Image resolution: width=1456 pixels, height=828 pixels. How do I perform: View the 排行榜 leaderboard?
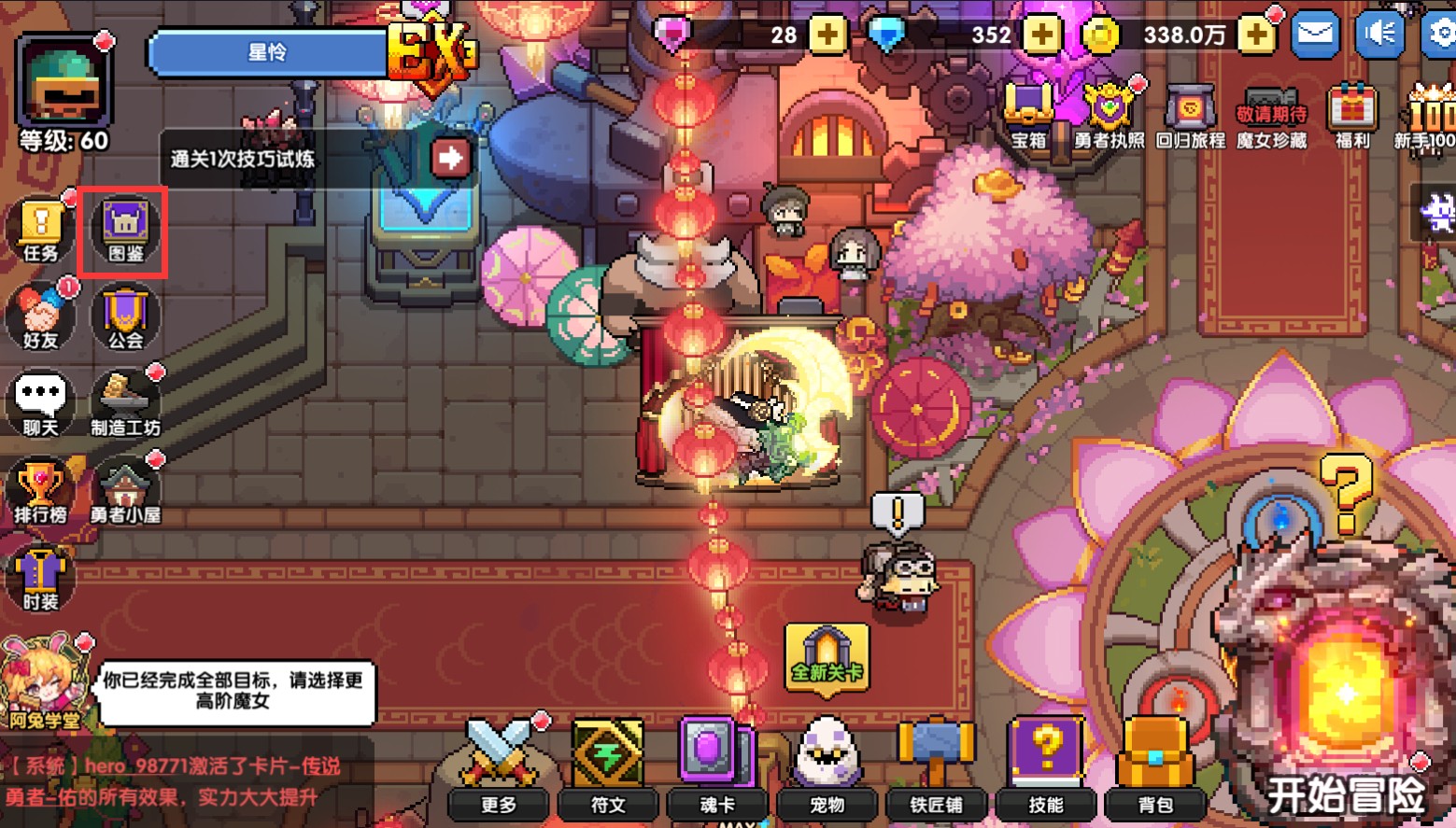pyautogui.click(x=40, y=492)
